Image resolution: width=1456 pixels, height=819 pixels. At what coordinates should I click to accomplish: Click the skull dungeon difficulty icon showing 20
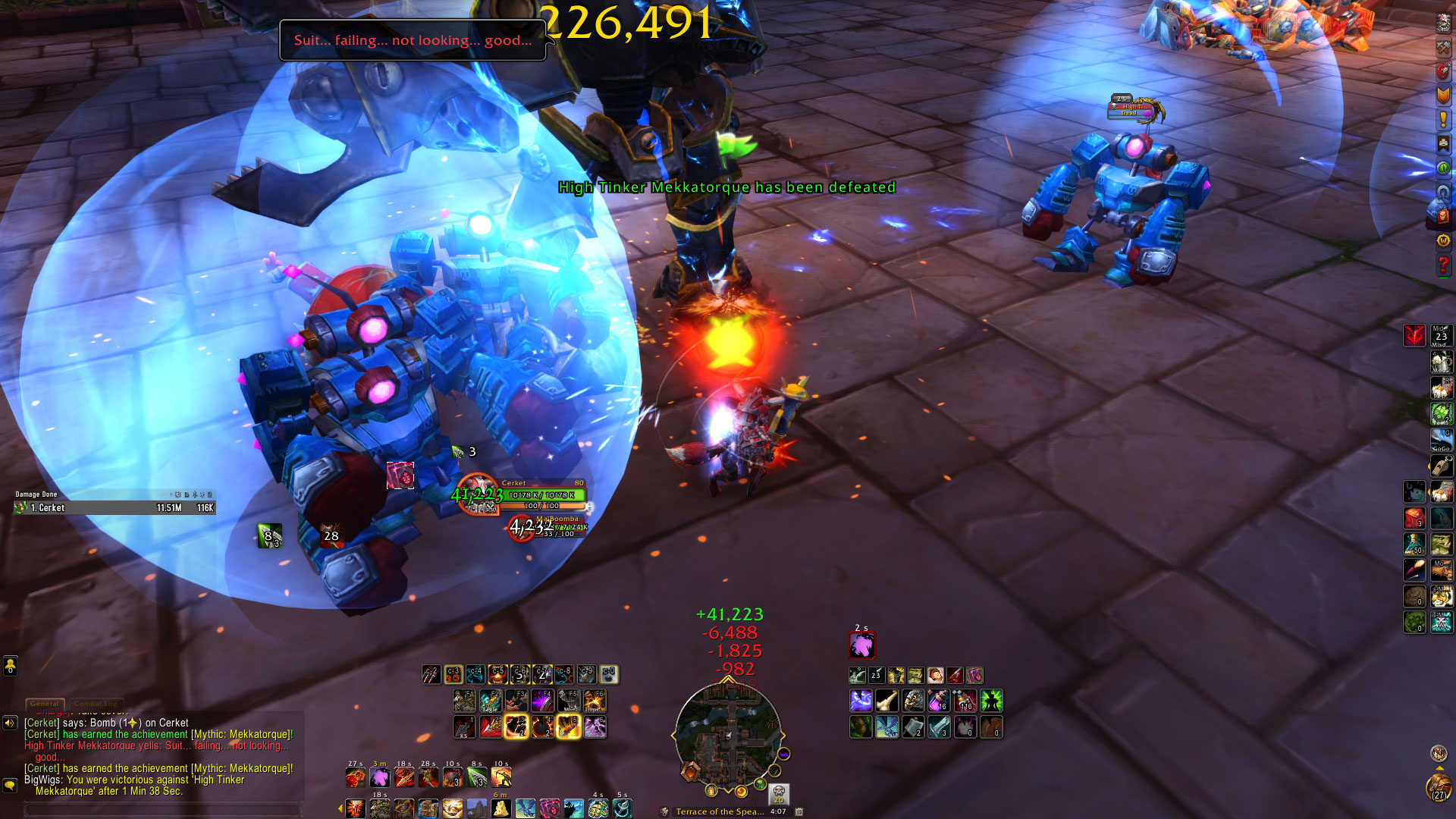coord(778,793)
